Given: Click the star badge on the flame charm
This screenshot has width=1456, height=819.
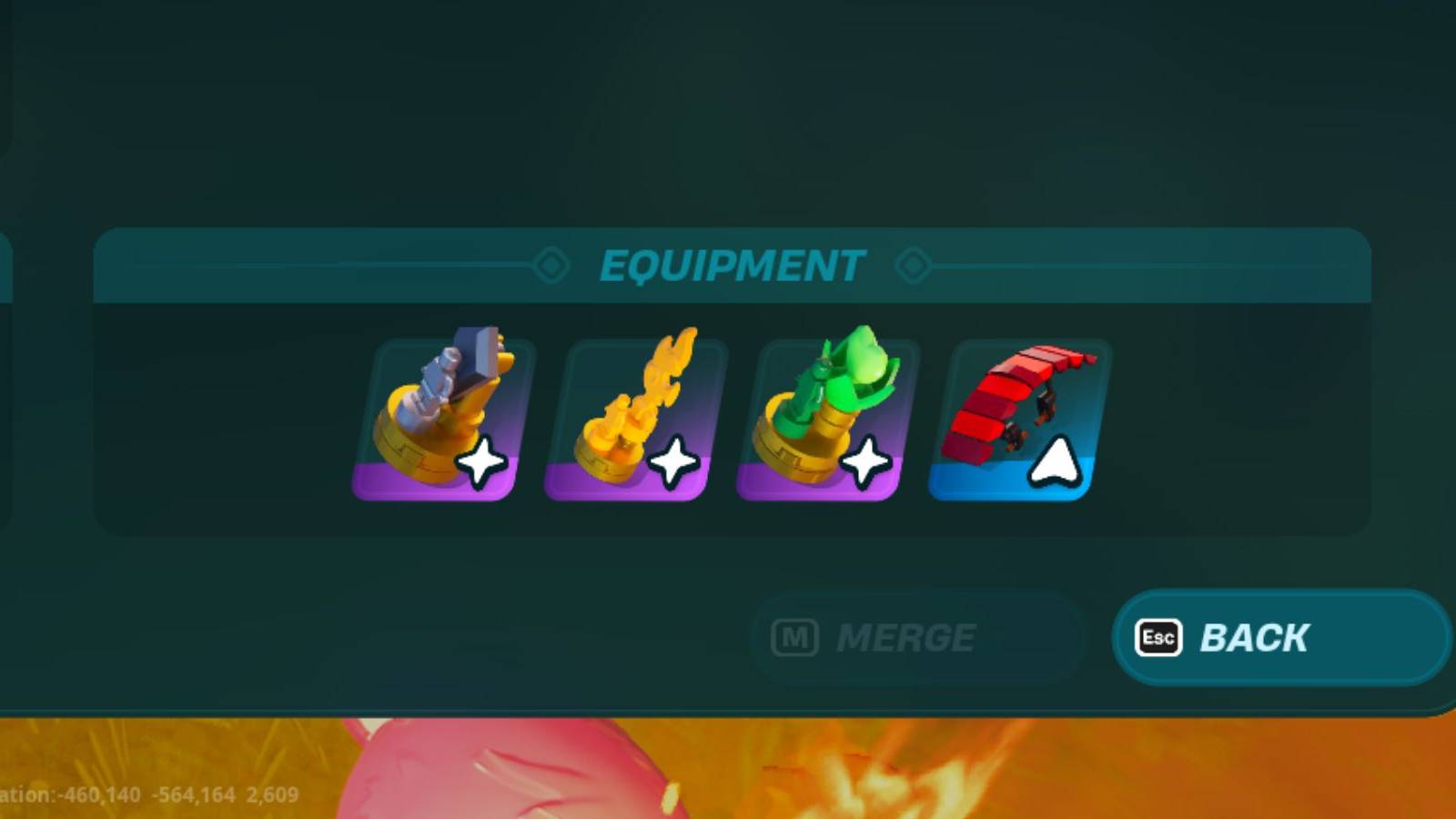Looking at the screenshot, I should pos(672,462).
